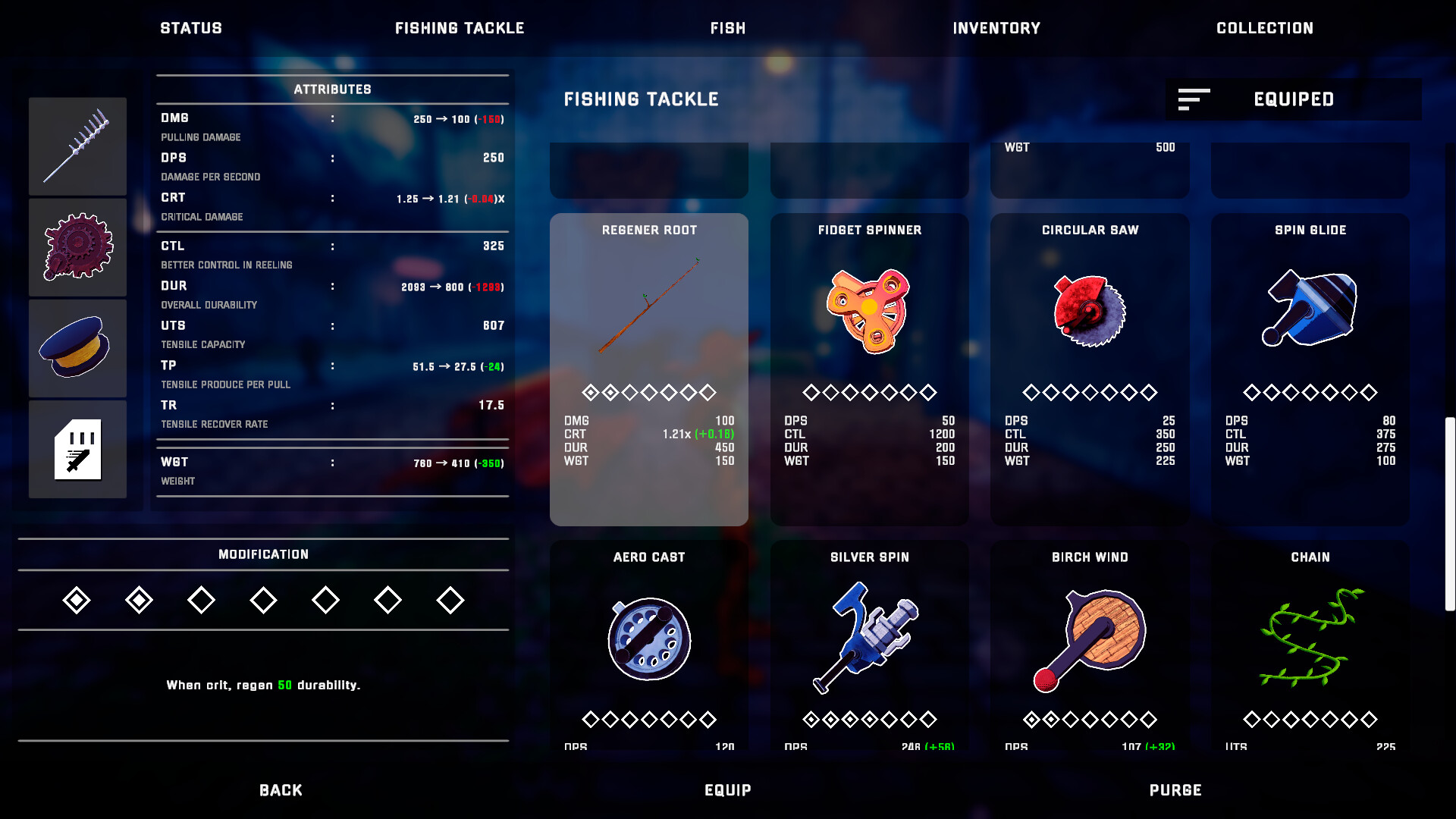Click the Birch Wind upgrade diamond row
The height and width of the screenshot is (819, 1456).
coord(1090,719)
